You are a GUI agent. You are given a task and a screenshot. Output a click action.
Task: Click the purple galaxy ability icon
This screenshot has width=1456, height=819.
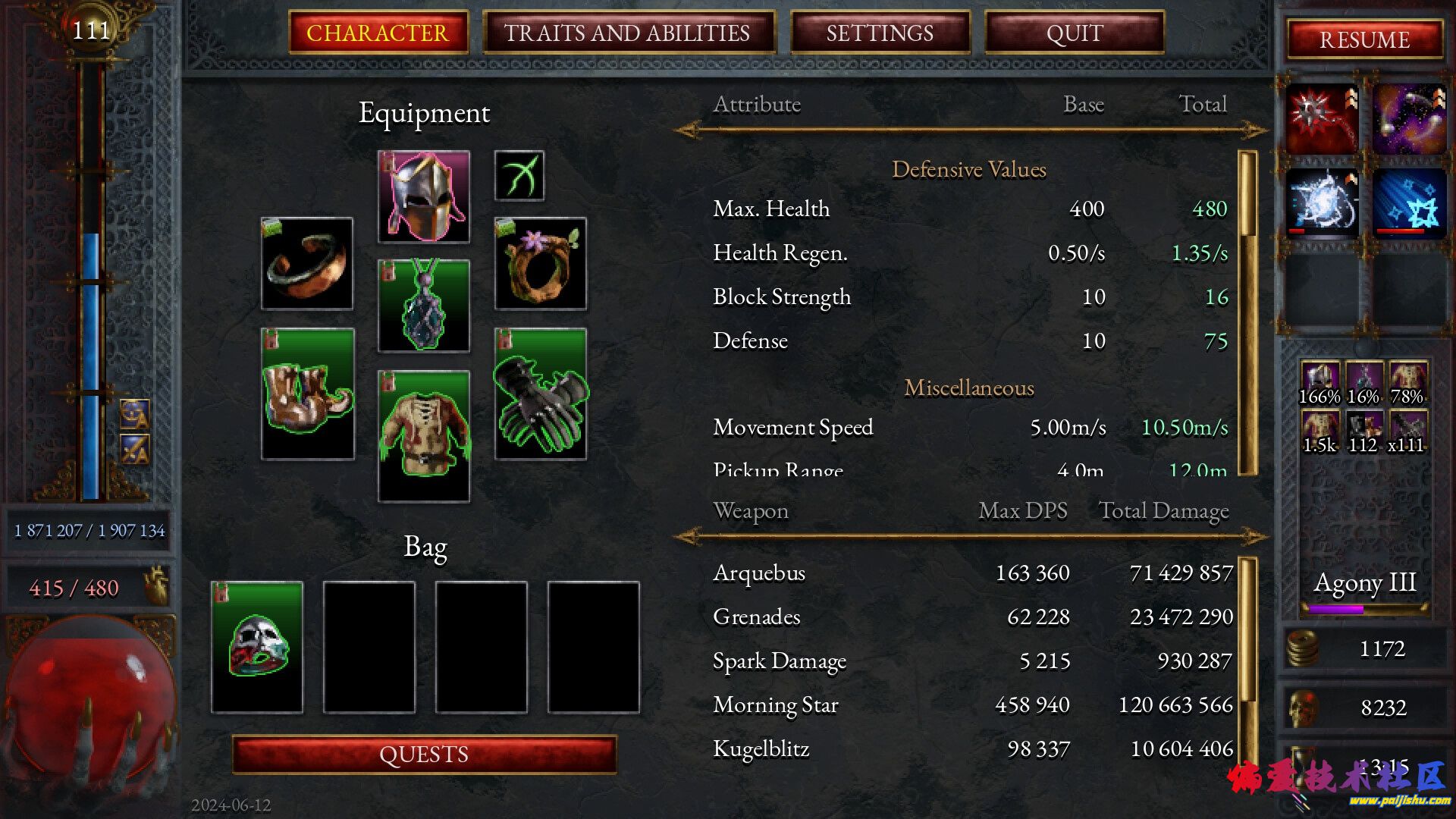[x=1408, y=119]
